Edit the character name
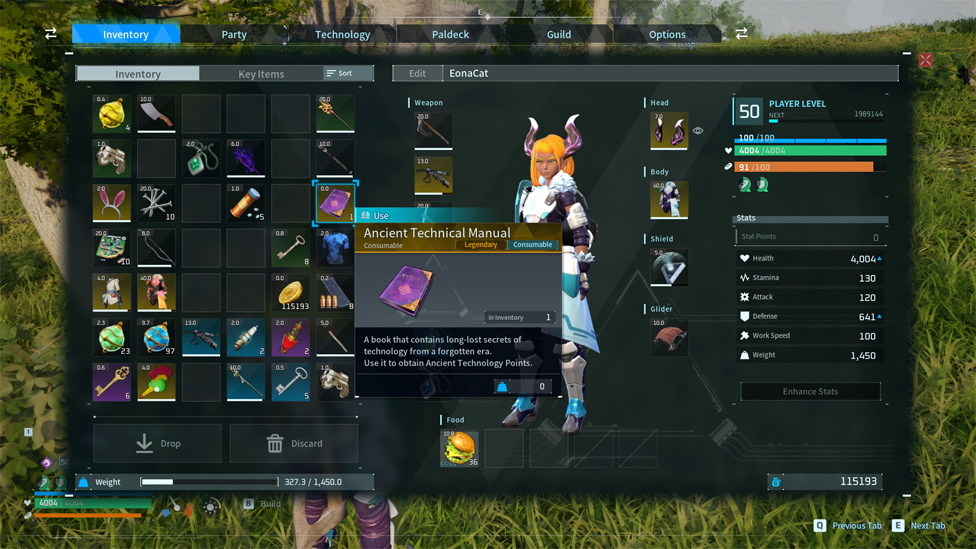 click(417, 73)
